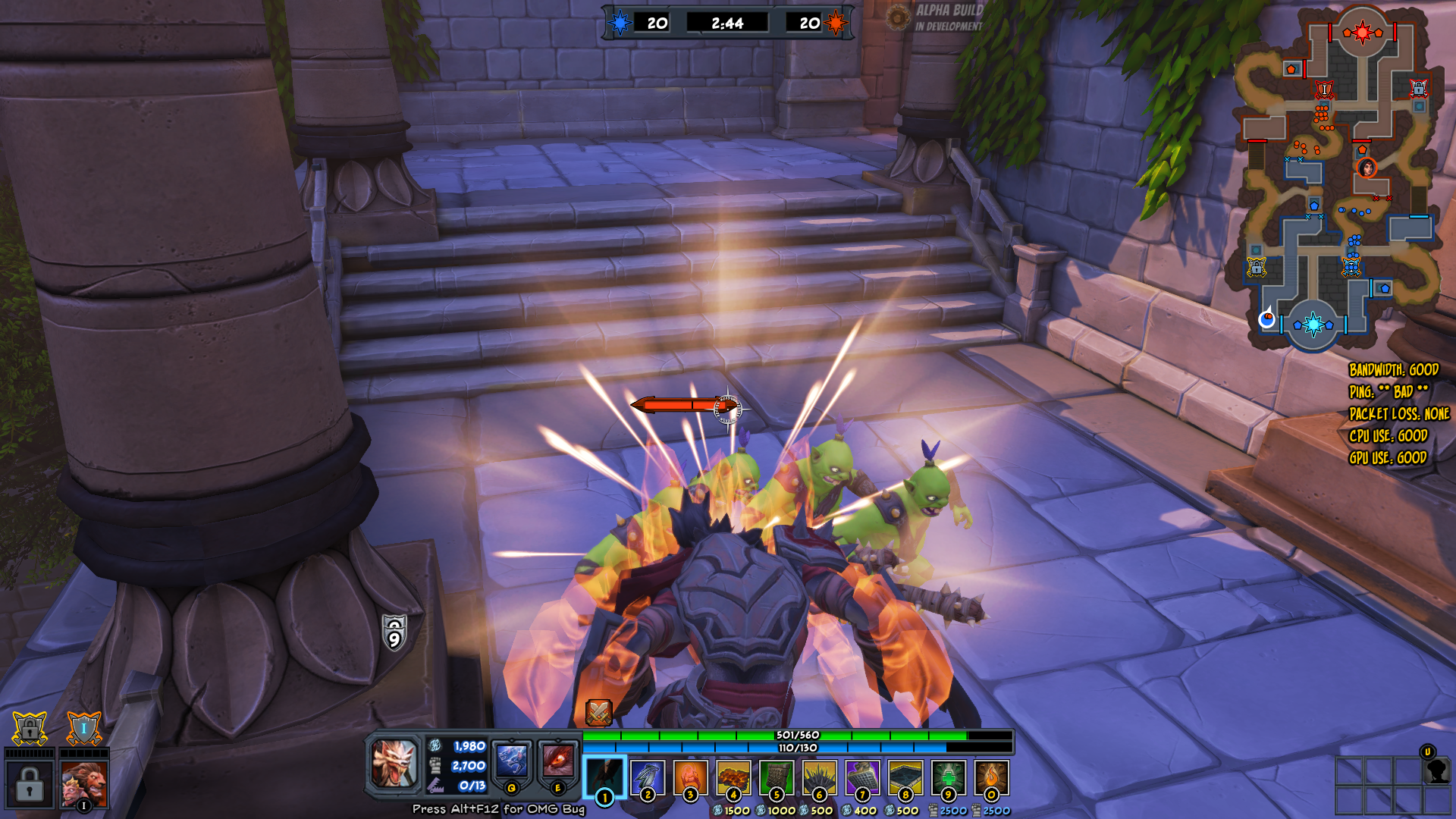Click the tier I crossed-keys shield badge

pyautogui.click(x=83, y=729)
